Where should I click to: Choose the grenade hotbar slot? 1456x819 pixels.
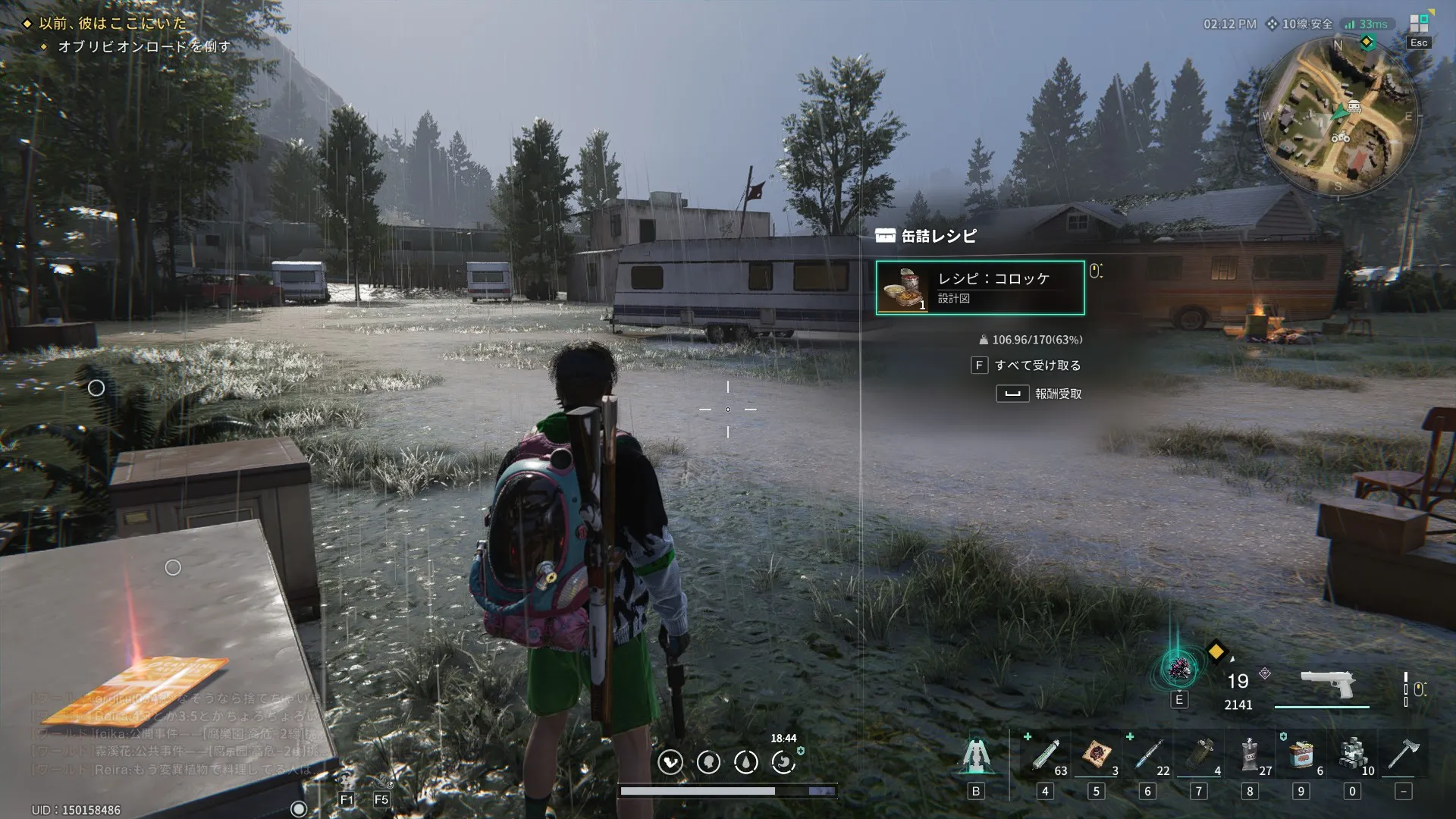(1199, 755)
